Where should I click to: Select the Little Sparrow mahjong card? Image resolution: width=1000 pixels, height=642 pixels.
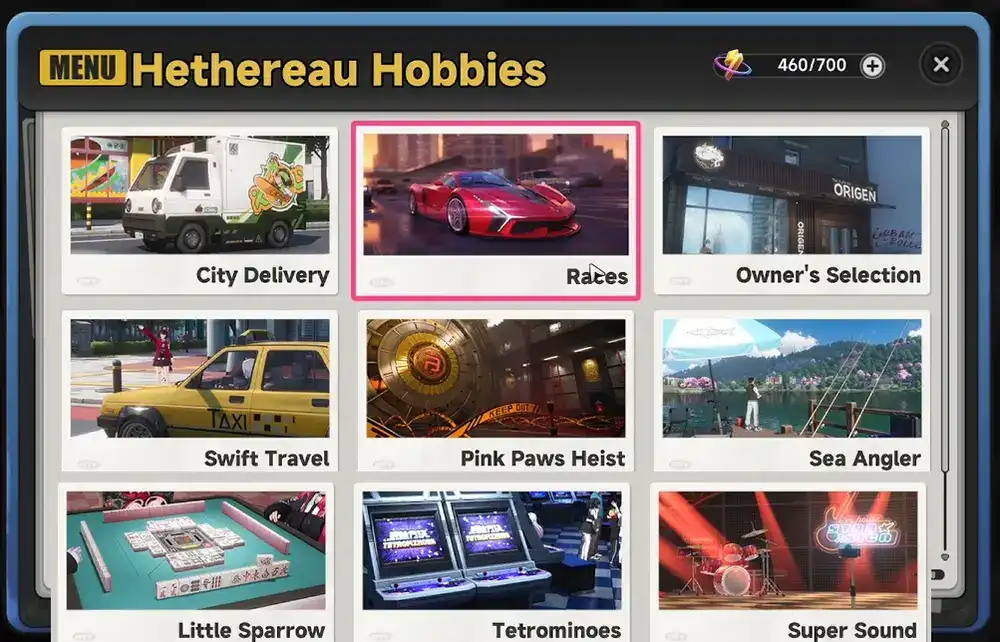(196, 560)
